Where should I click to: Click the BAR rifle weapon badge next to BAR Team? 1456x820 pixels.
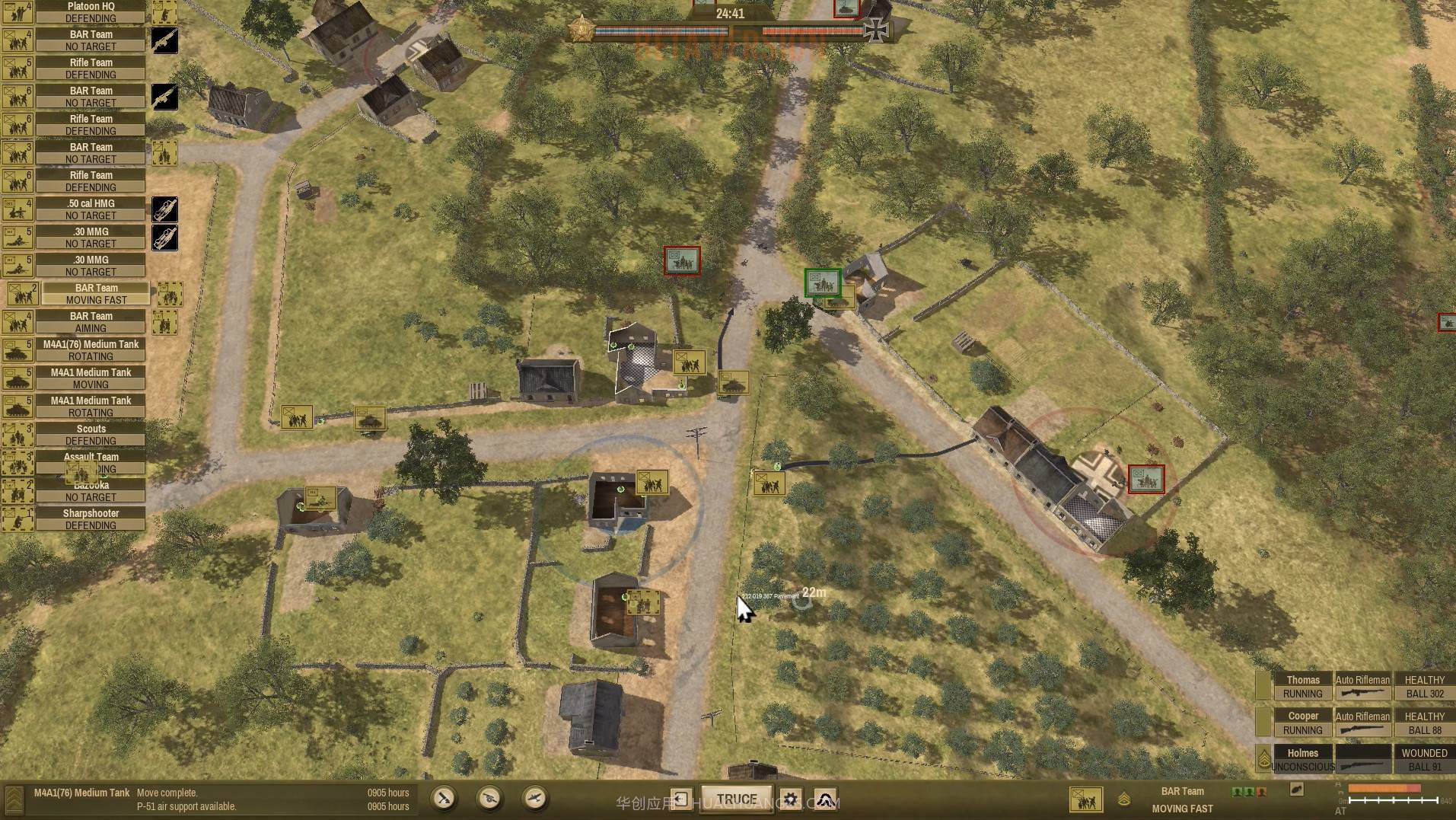pos(164,40)
